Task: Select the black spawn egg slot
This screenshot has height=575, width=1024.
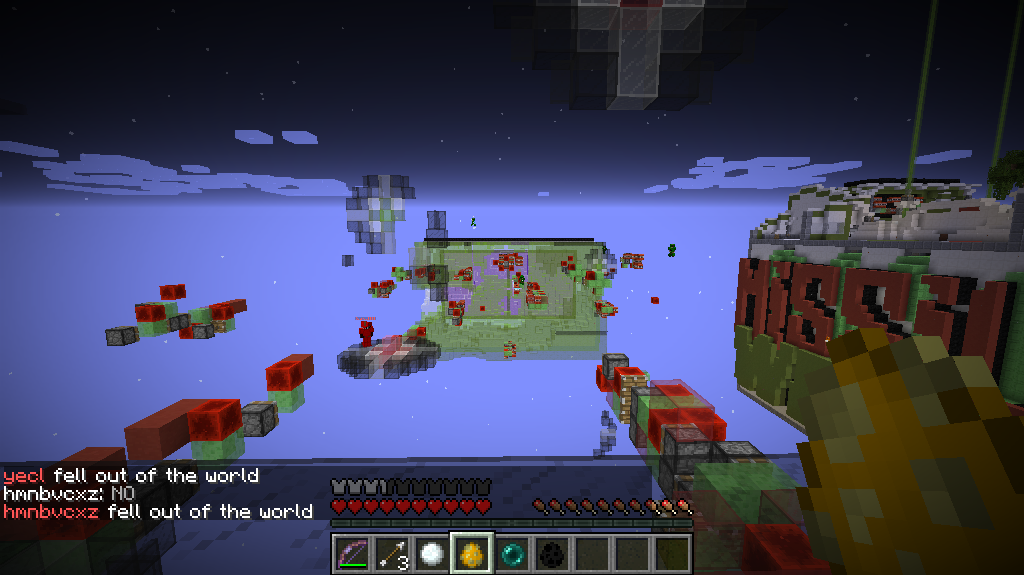Action: 551,553
